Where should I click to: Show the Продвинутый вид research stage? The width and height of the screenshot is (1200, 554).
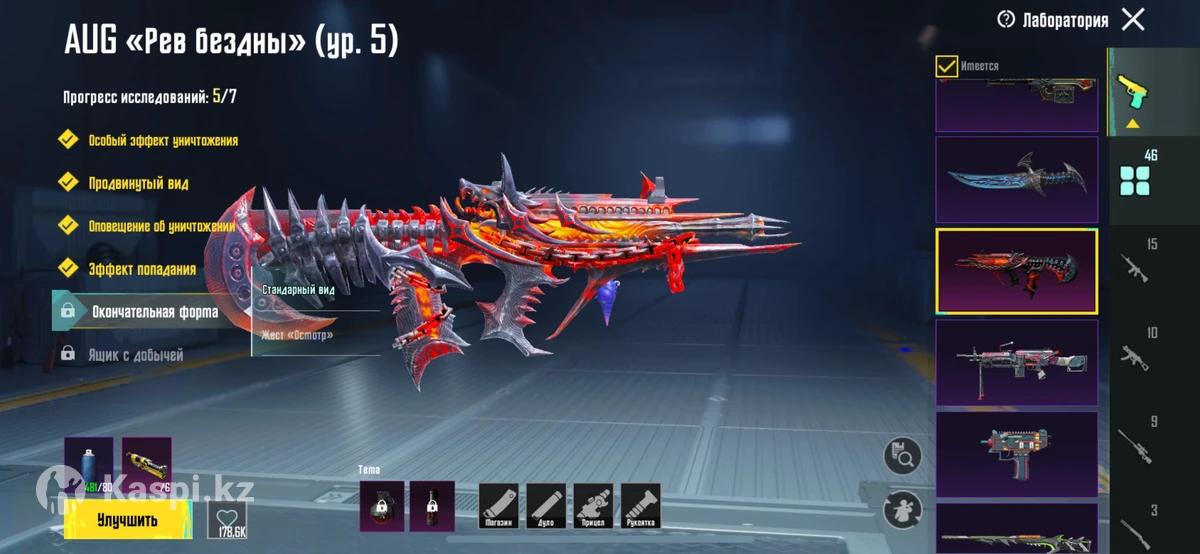tap(138, 184)
